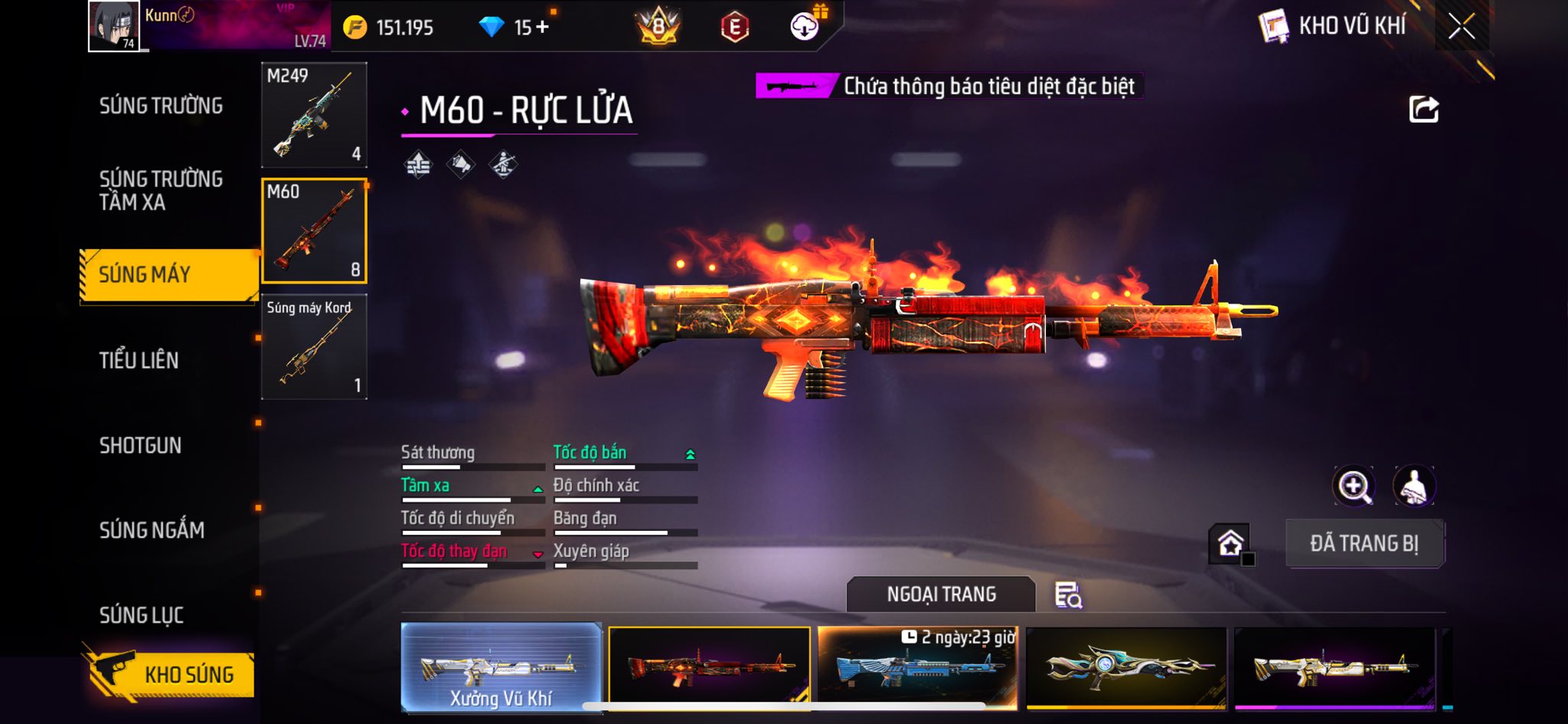This screenshot has width=1568, height=724.
Task: Tap the Đã Trang Bị button
Action: point(1364,543)
